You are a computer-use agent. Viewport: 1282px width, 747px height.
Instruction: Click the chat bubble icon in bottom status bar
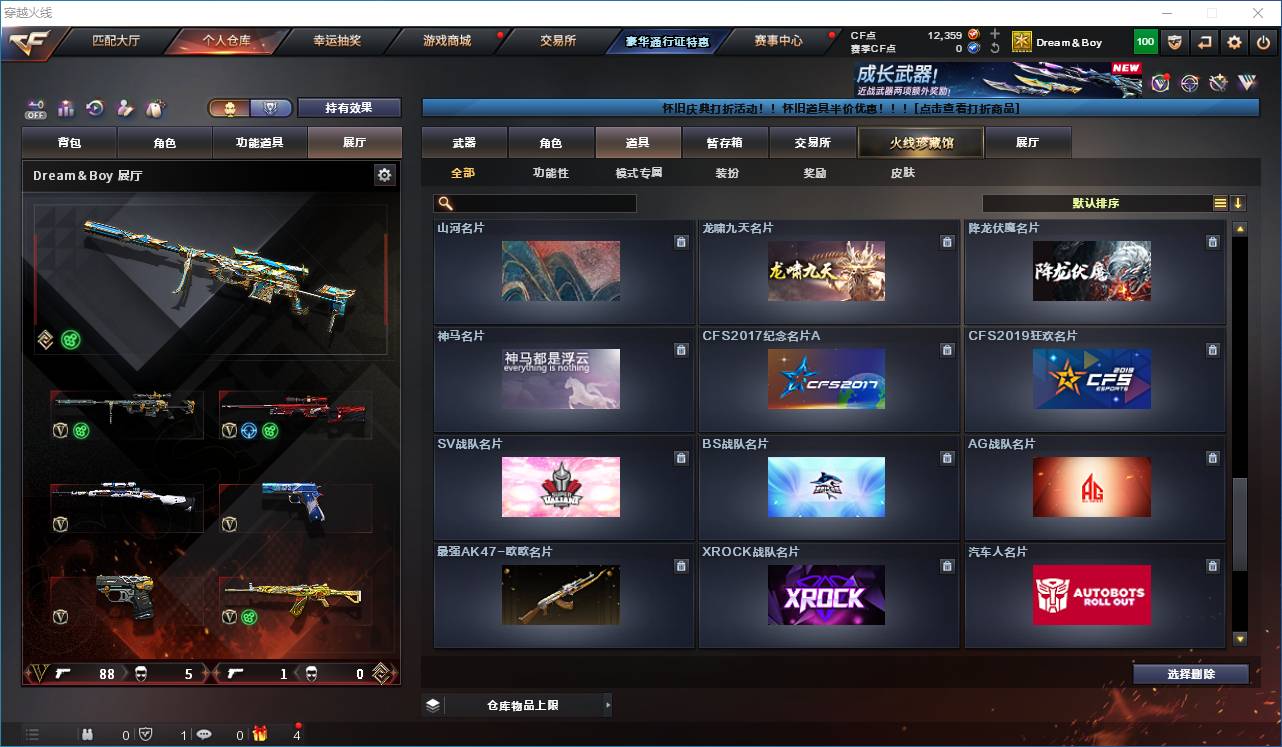[204, 735]
